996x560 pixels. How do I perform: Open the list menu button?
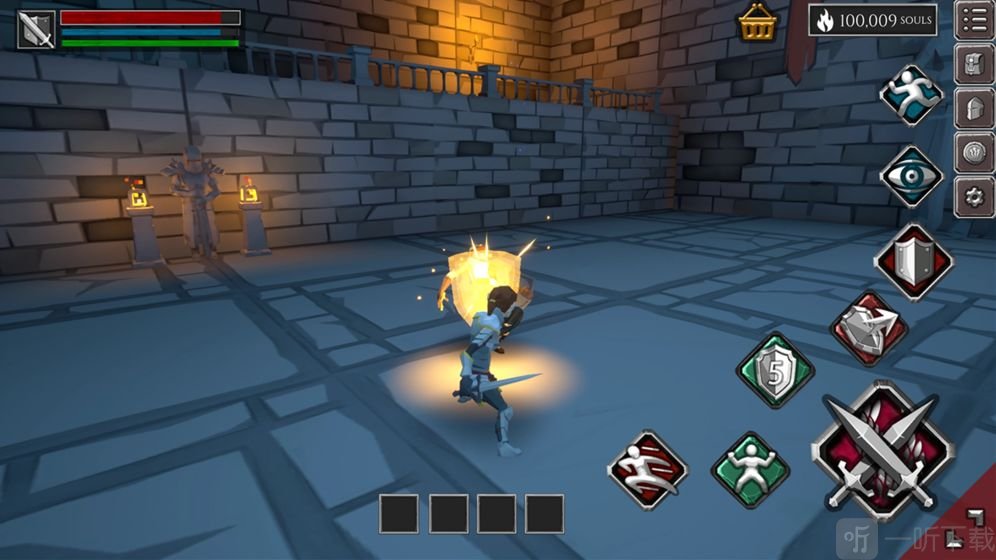(x=974, y=20)
